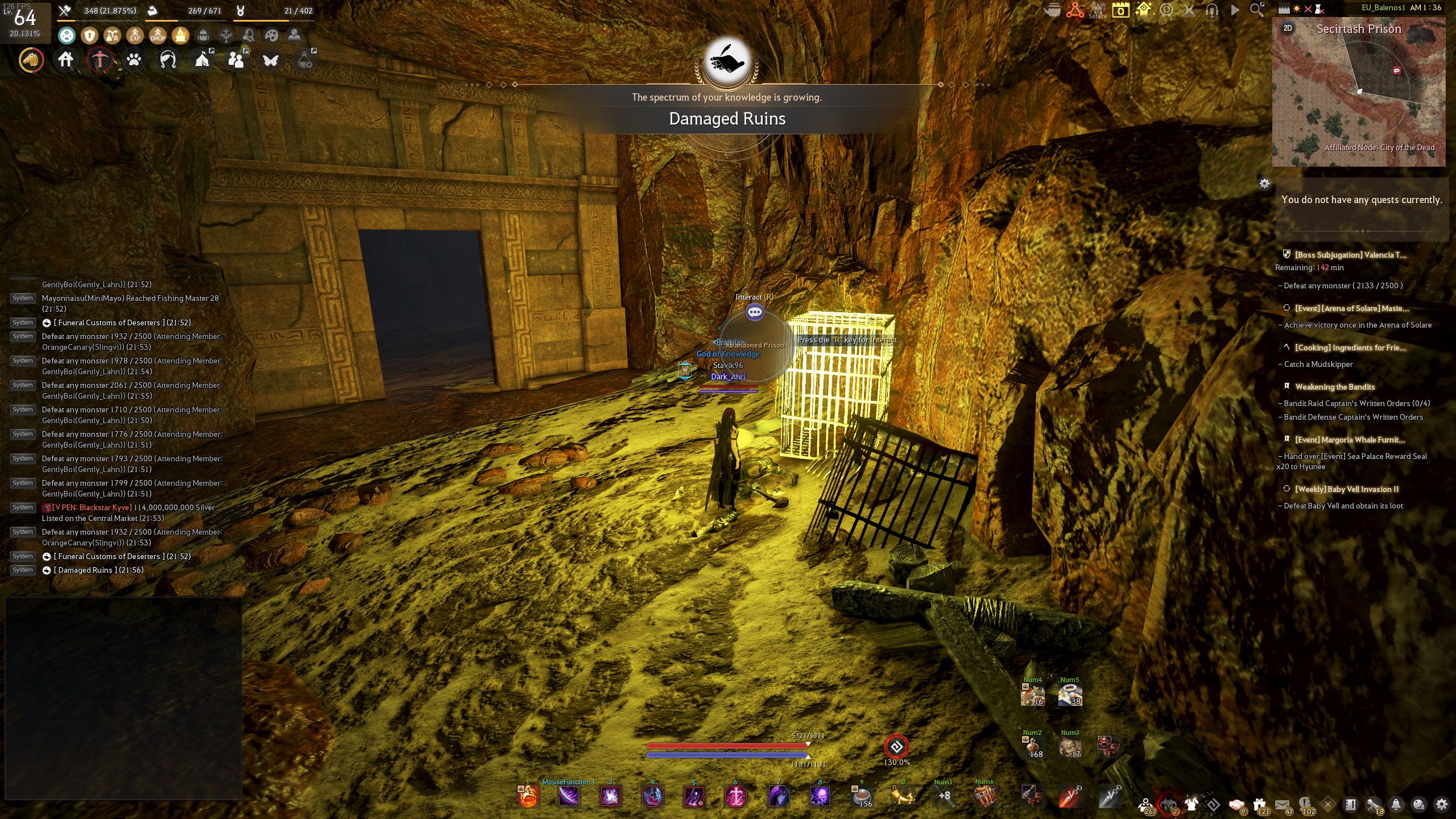Toggle the weather sun indicator near the minimap

[x=1297, y=9]
